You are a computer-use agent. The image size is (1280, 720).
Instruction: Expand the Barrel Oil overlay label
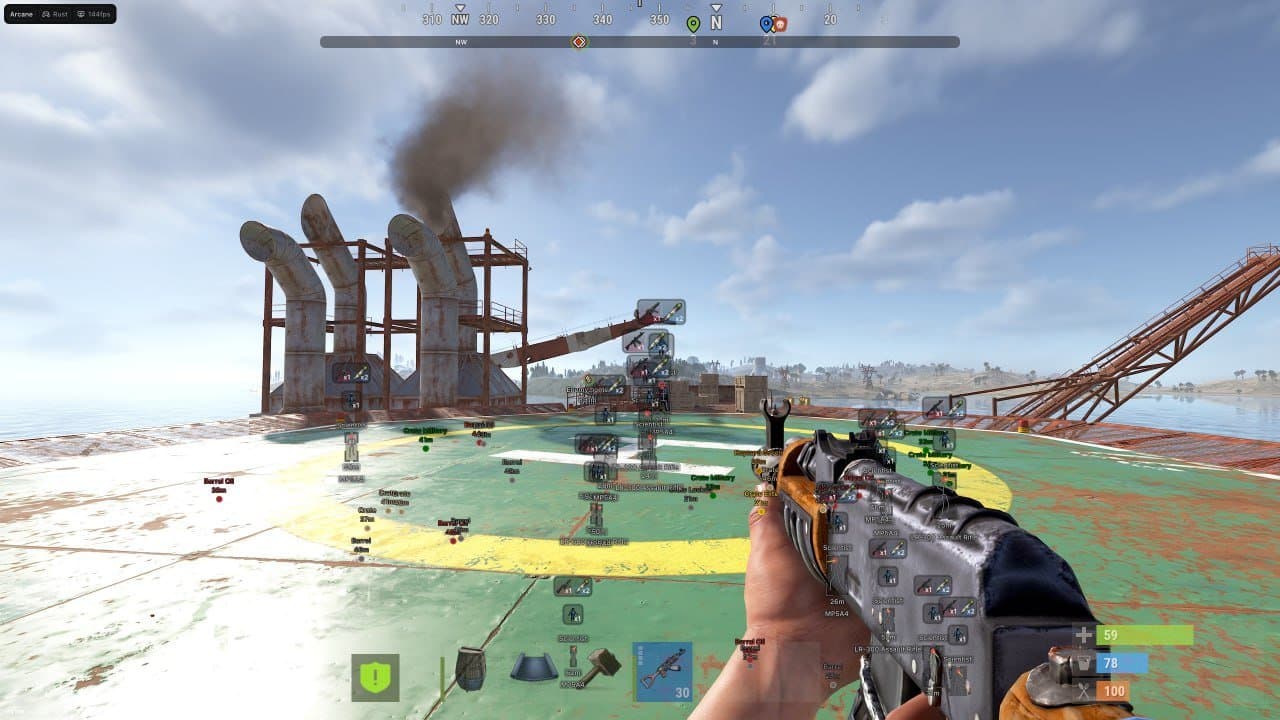tap(219, 482)
